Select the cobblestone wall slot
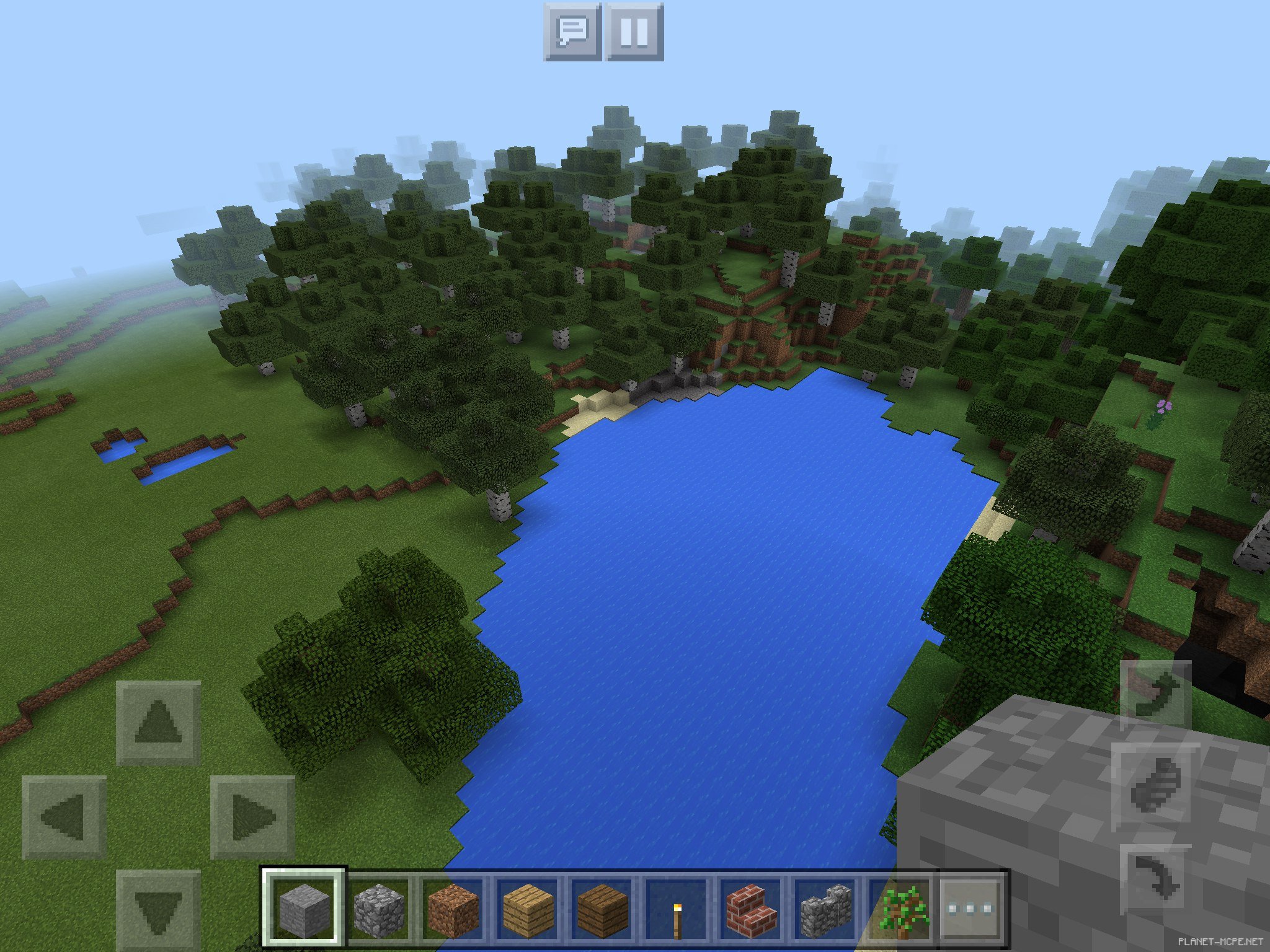 click(x=825, y=908)
